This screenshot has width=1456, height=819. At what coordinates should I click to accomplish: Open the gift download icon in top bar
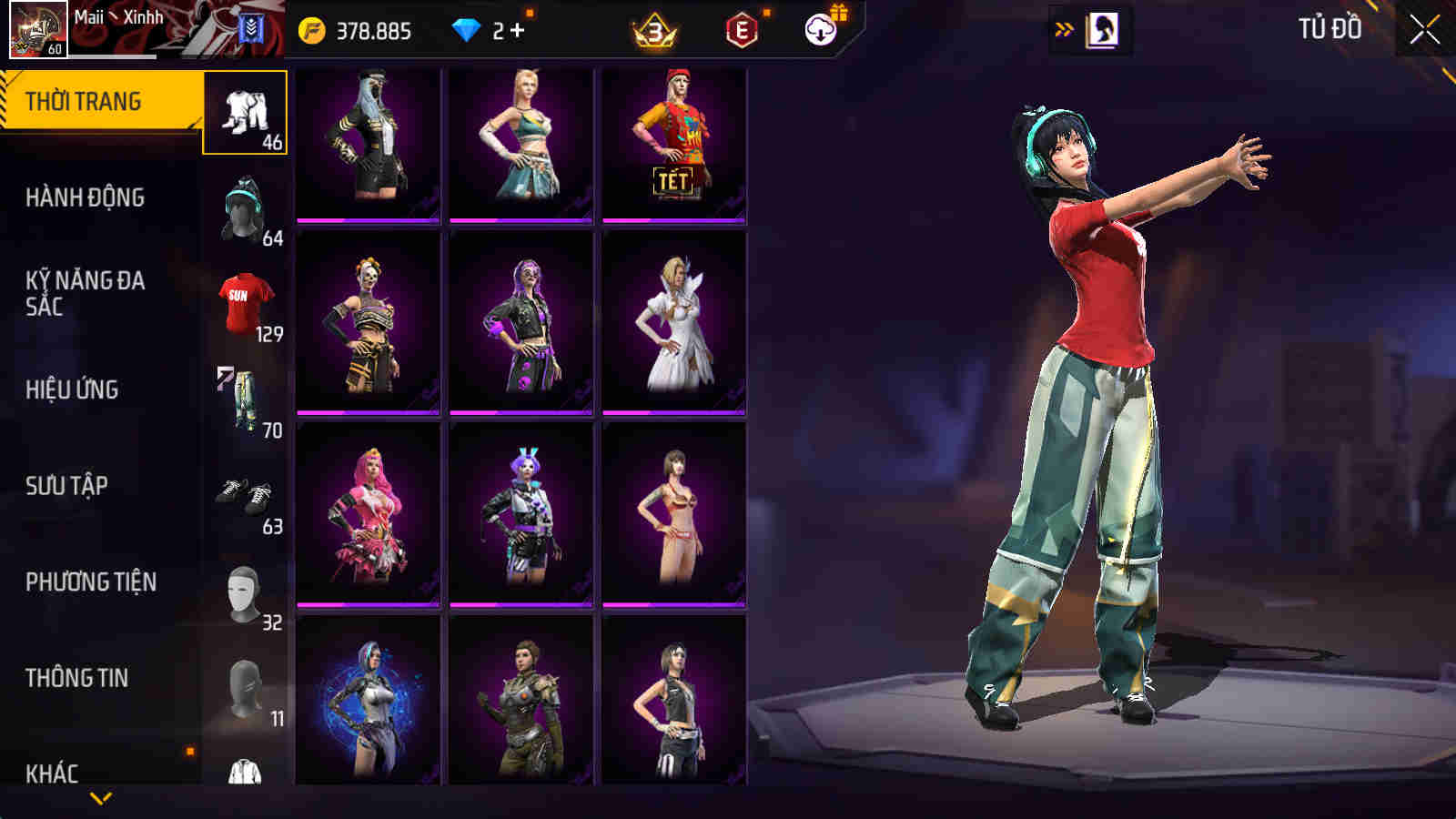coord(818,30)
